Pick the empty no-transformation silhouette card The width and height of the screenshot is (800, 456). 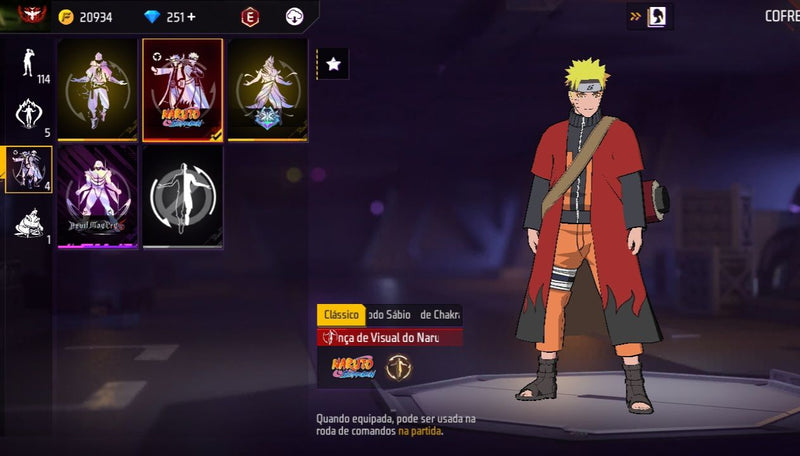pos(182,197)
